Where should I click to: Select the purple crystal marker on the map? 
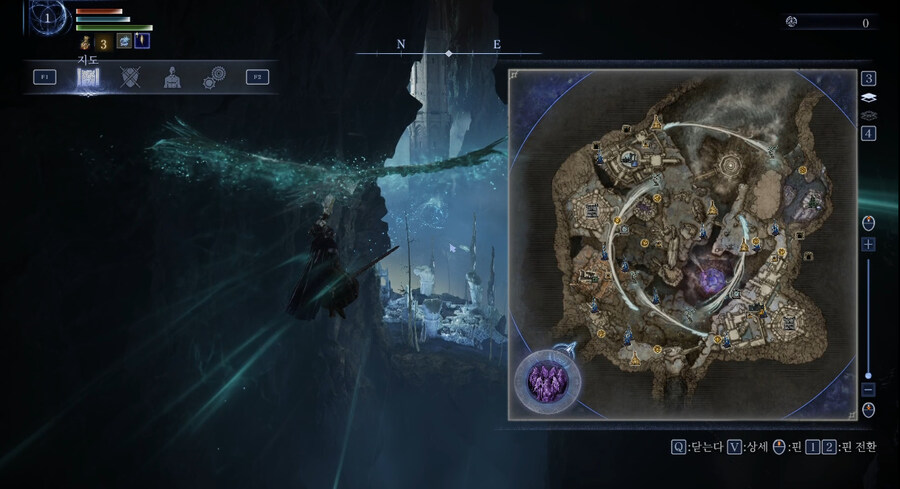click(x=547, y=379)
